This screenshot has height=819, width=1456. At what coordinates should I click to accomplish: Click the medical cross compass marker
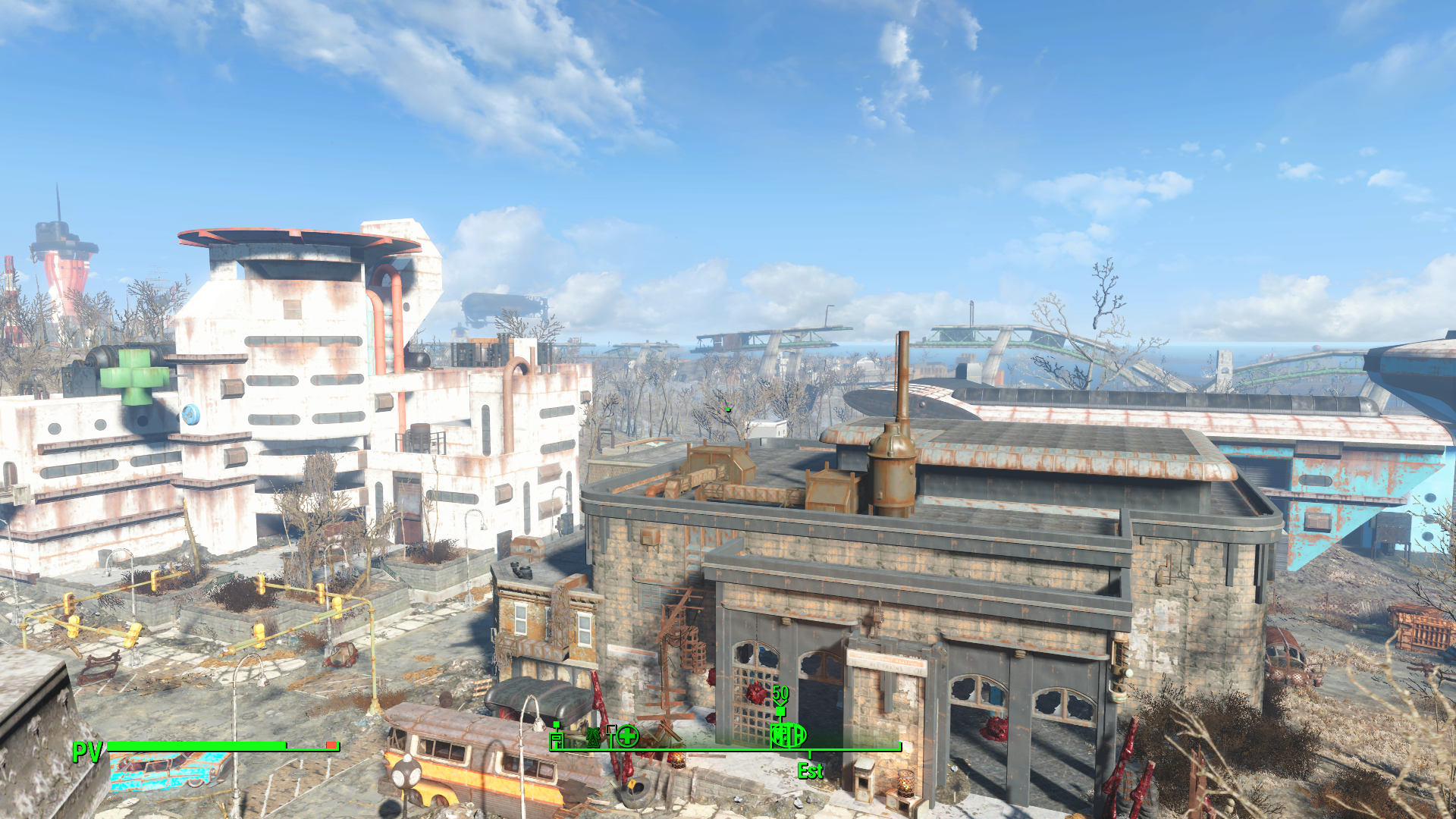point(627,735)
